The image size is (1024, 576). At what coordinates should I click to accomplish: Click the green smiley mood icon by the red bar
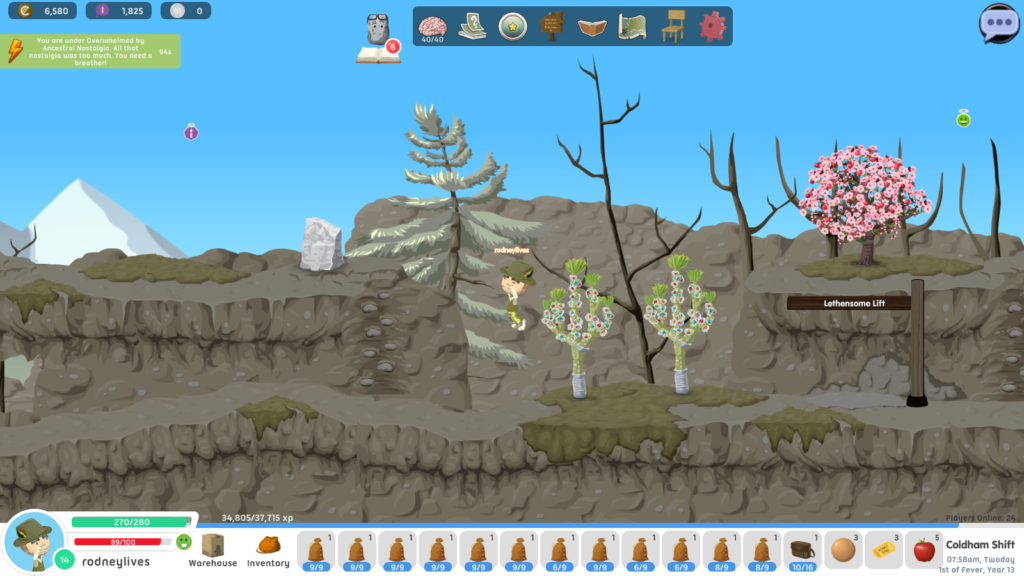(184, 542)
